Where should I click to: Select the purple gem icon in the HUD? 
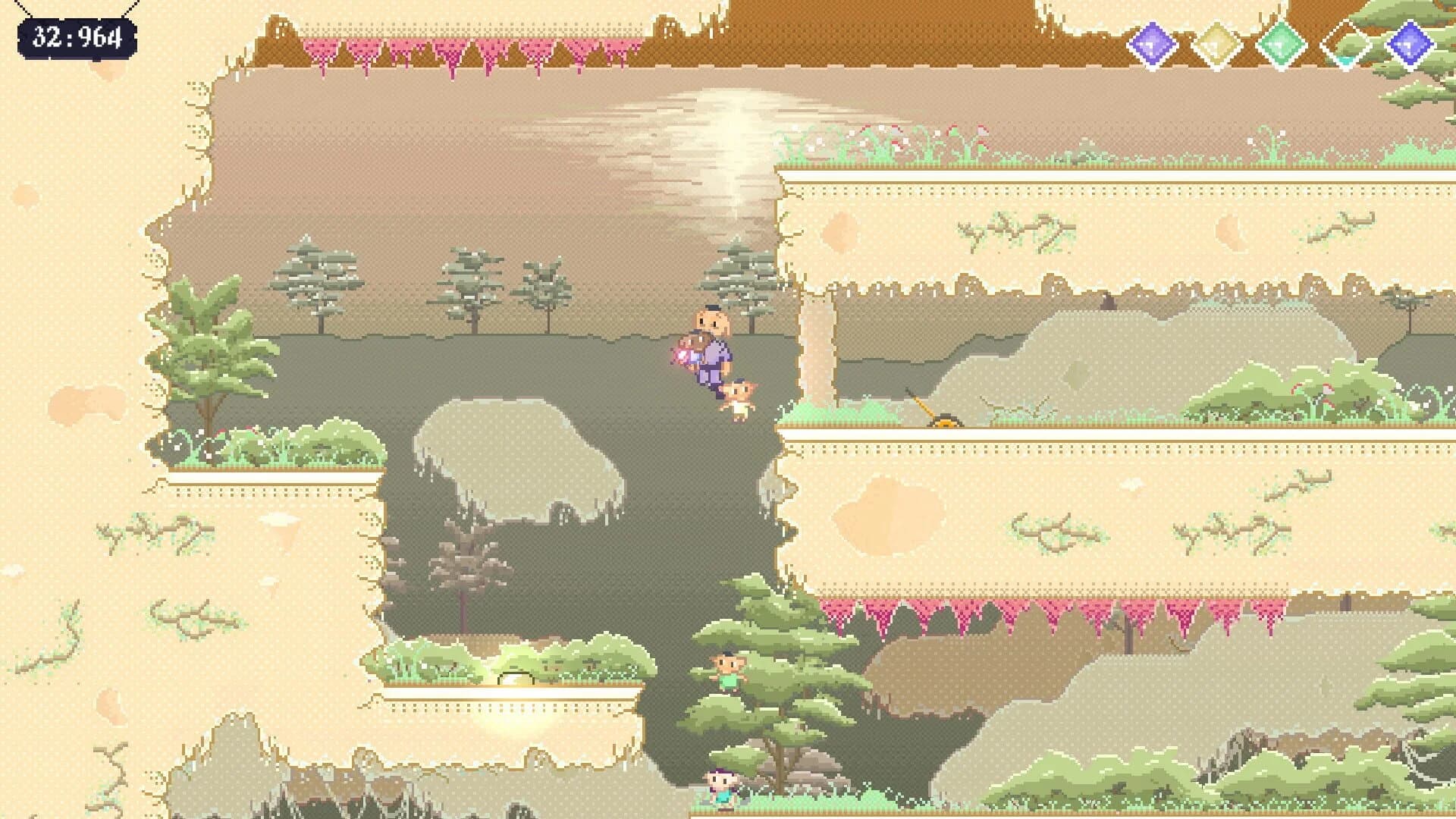(1151, 42)
